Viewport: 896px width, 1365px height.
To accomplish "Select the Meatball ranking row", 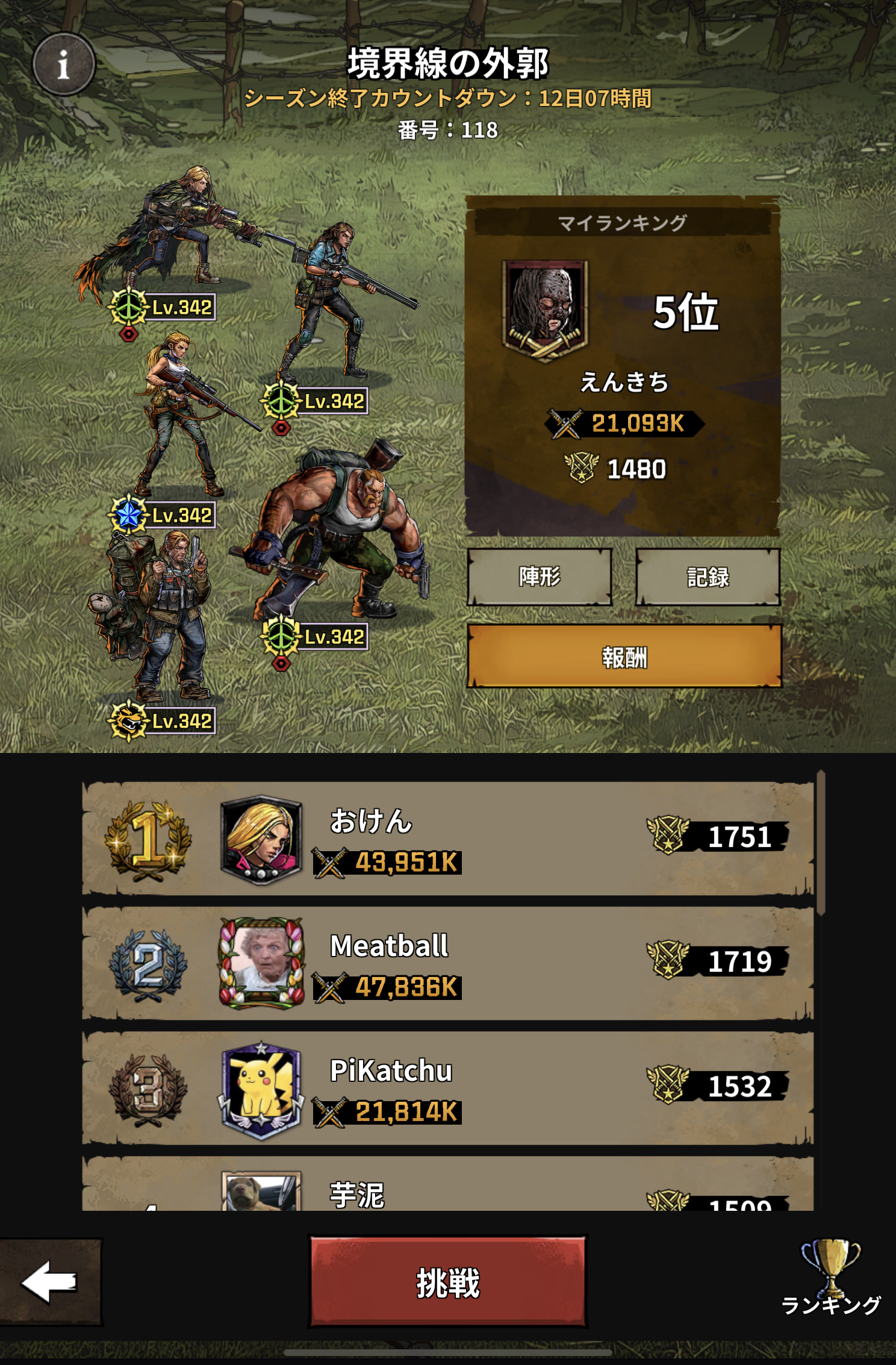I will 447,963.
